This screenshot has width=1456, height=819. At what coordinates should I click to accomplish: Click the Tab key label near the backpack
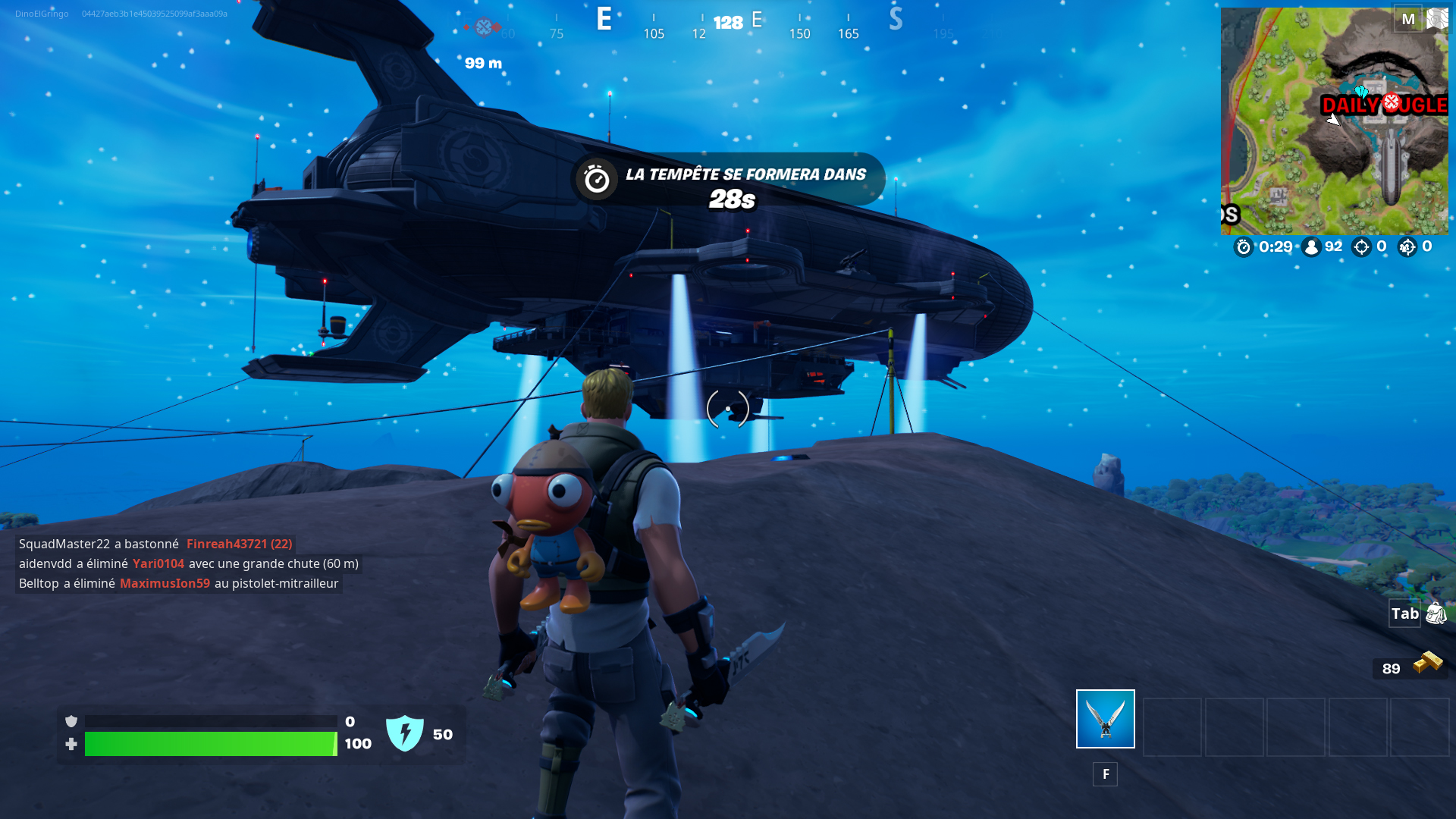[x=1405, y=613]
